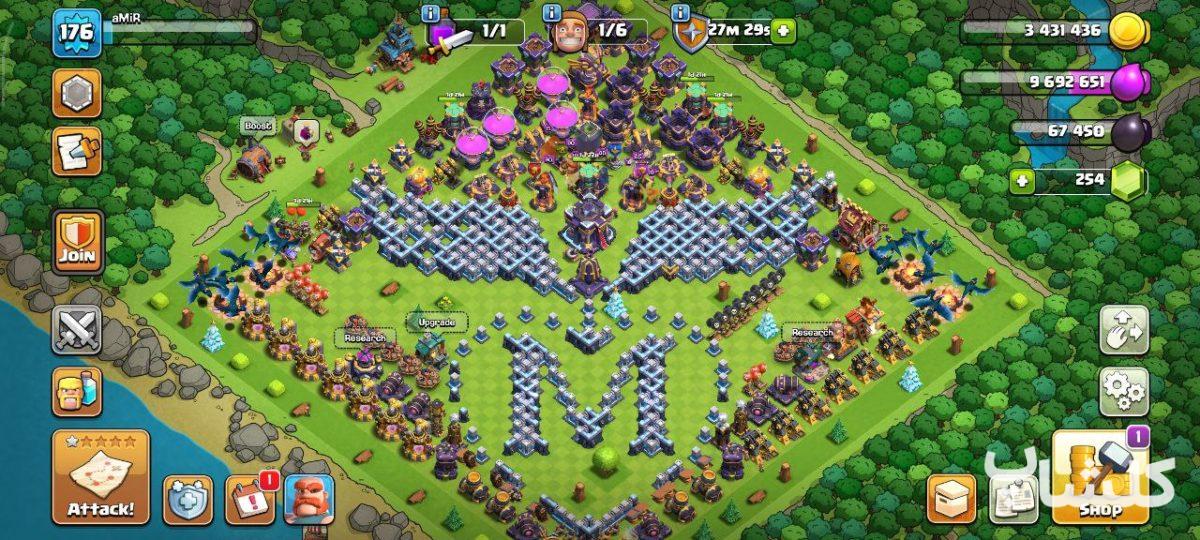Image resolution: width=1200 pixels, height=540 pixels.
Task: Extend shield timer with plus button
Action: click(x=783, y=30)
